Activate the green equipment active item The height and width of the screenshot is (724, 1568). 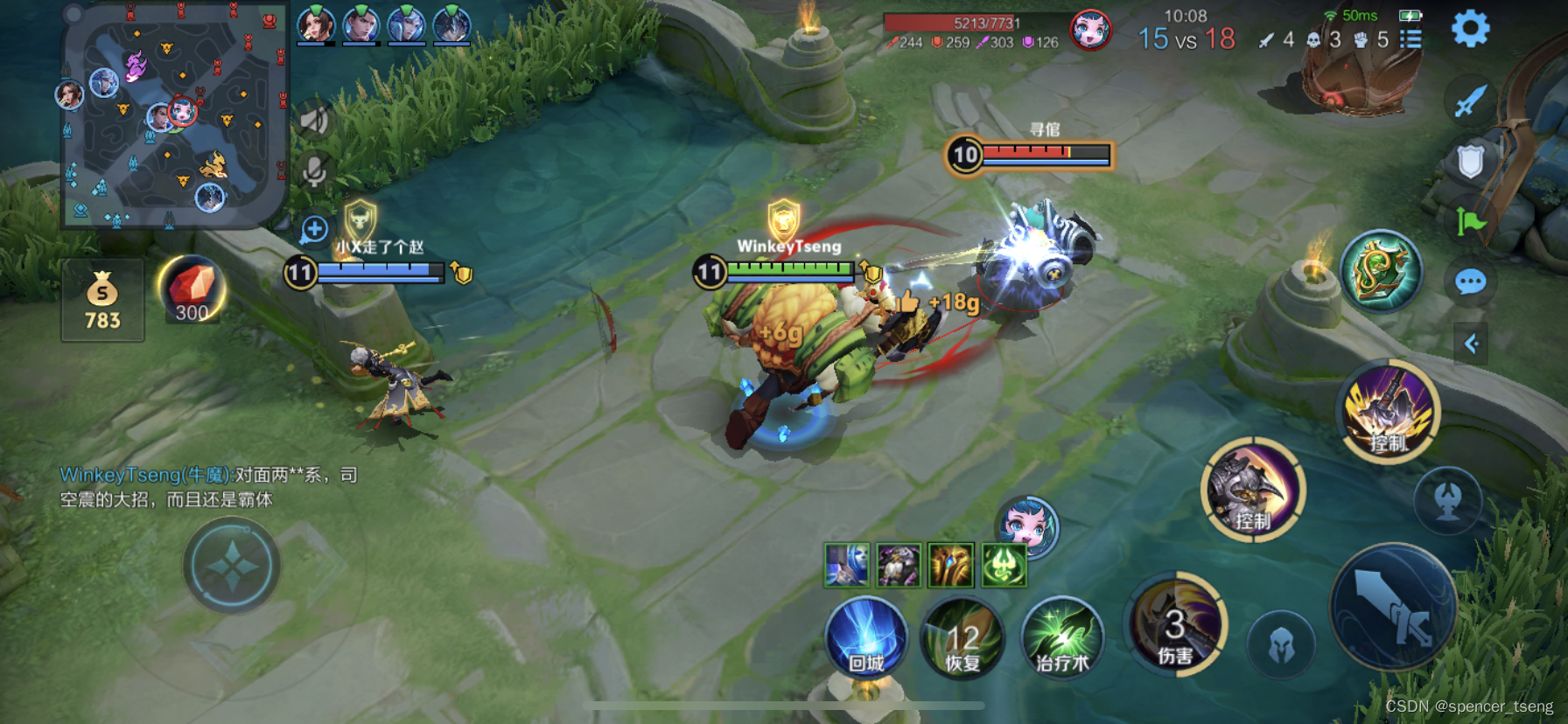point(1381,271)
